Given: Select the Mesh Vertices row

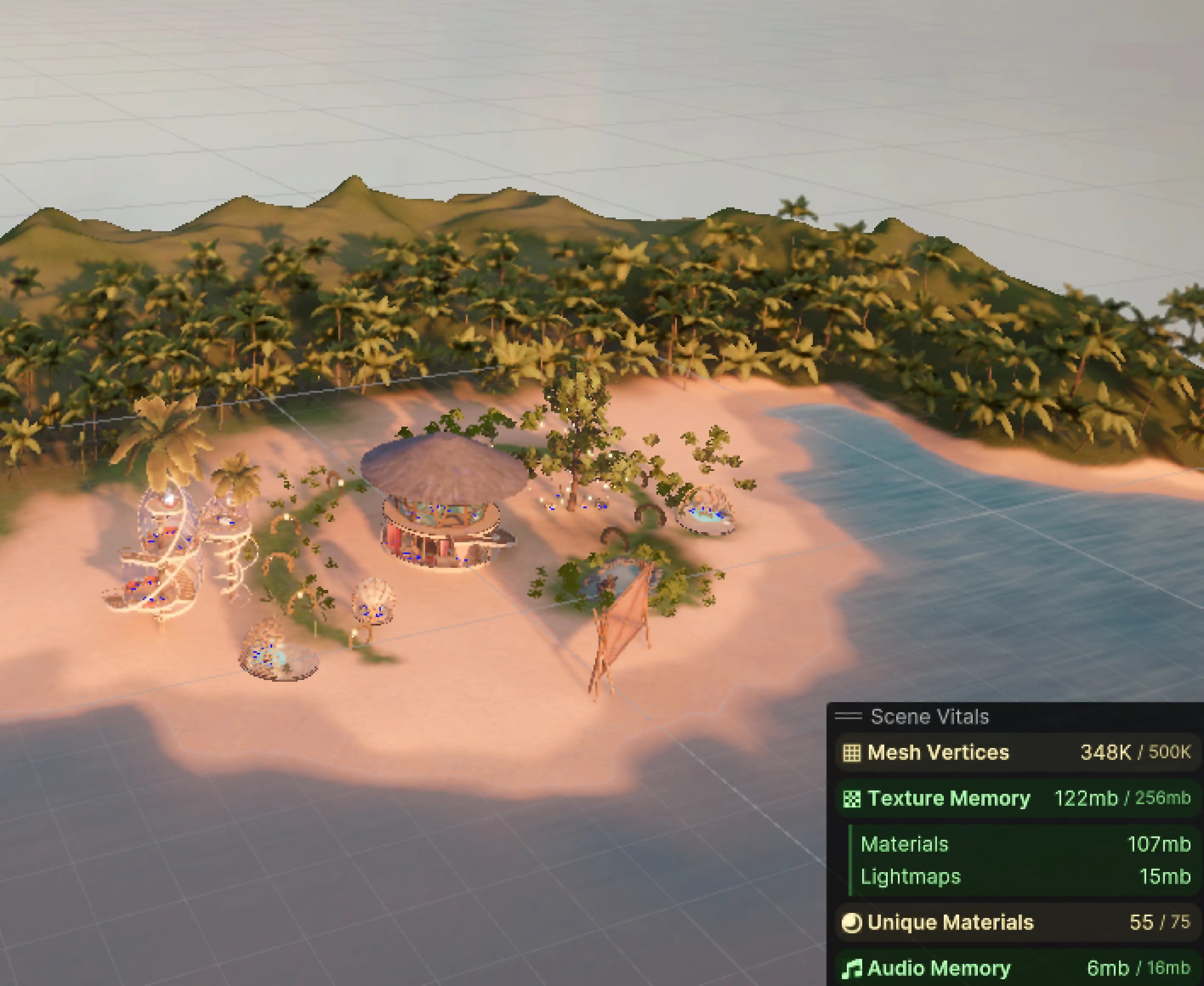Looking at the screenshot, I should (x=1016, y=753).
